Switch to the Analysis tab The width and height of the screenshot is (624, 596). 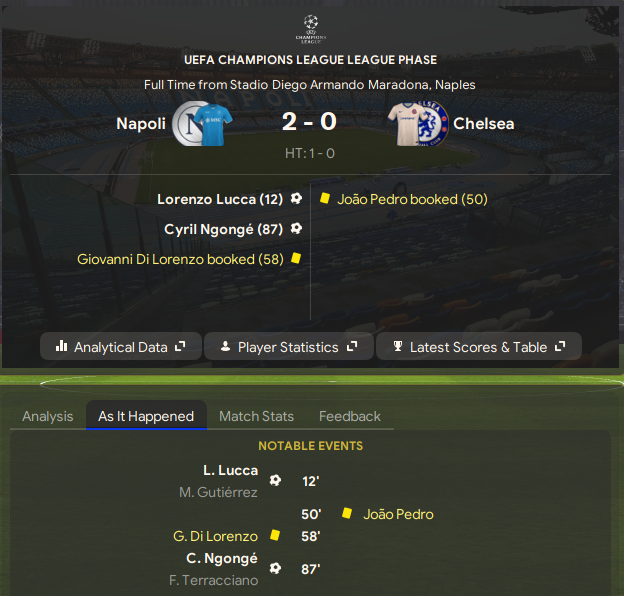(x=47, y=416)
